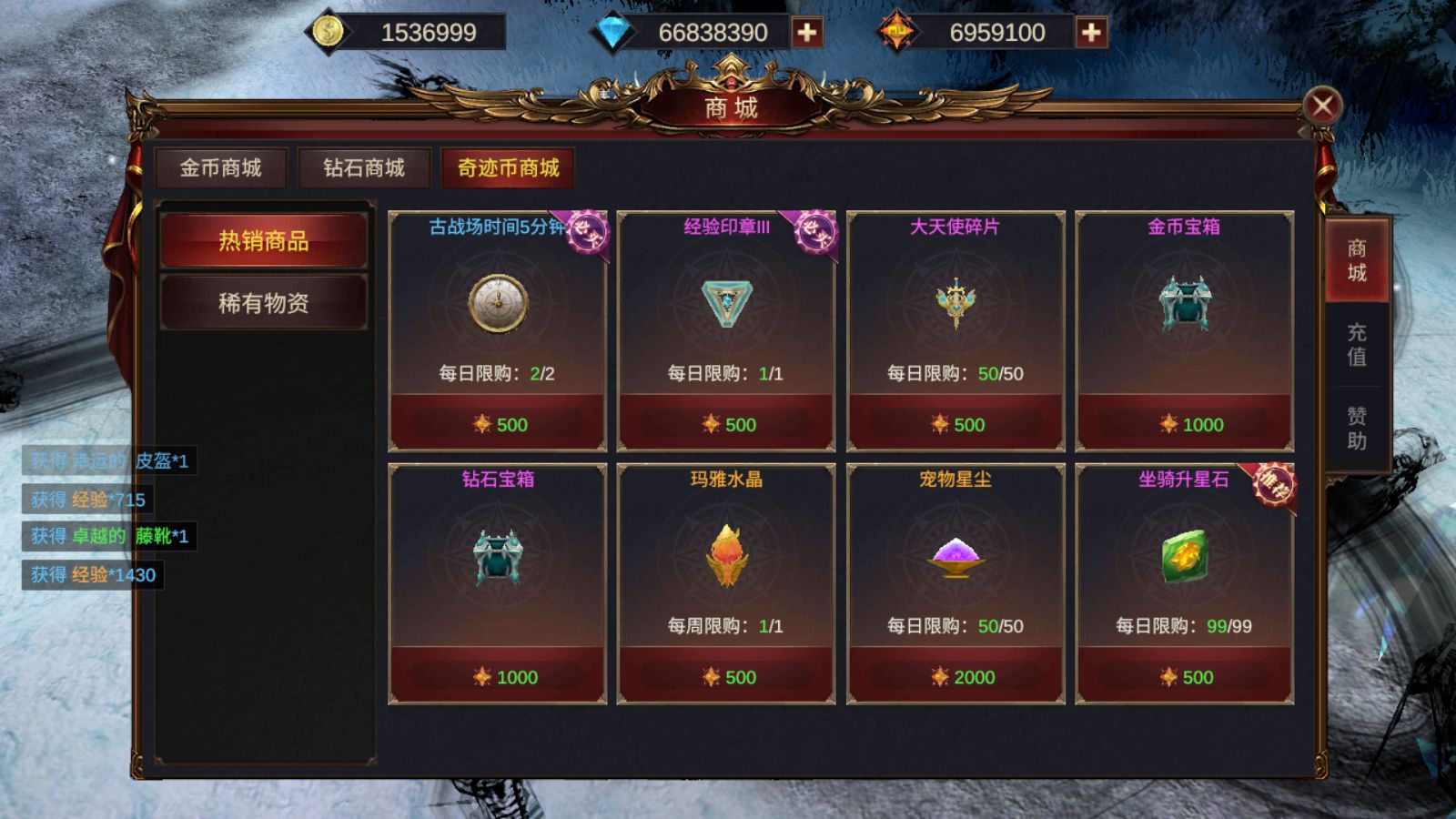Viewport: 1456px width, 819px height.
Task: Show the 稀有物资 category
Action: (x=264, y=303)
